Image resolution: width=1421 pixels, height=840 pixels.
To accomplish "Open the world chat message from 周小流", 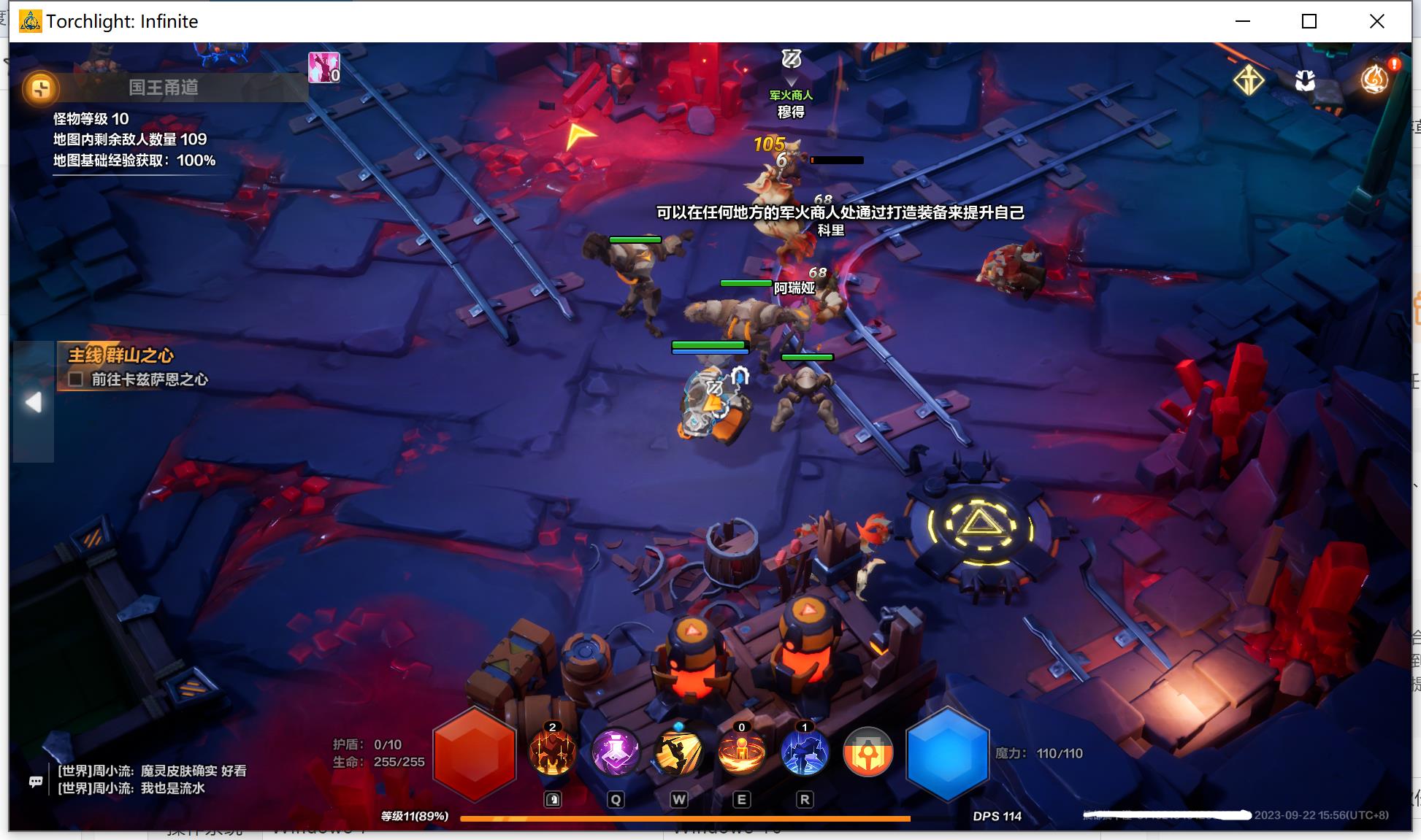I will (x=152, y=771).
